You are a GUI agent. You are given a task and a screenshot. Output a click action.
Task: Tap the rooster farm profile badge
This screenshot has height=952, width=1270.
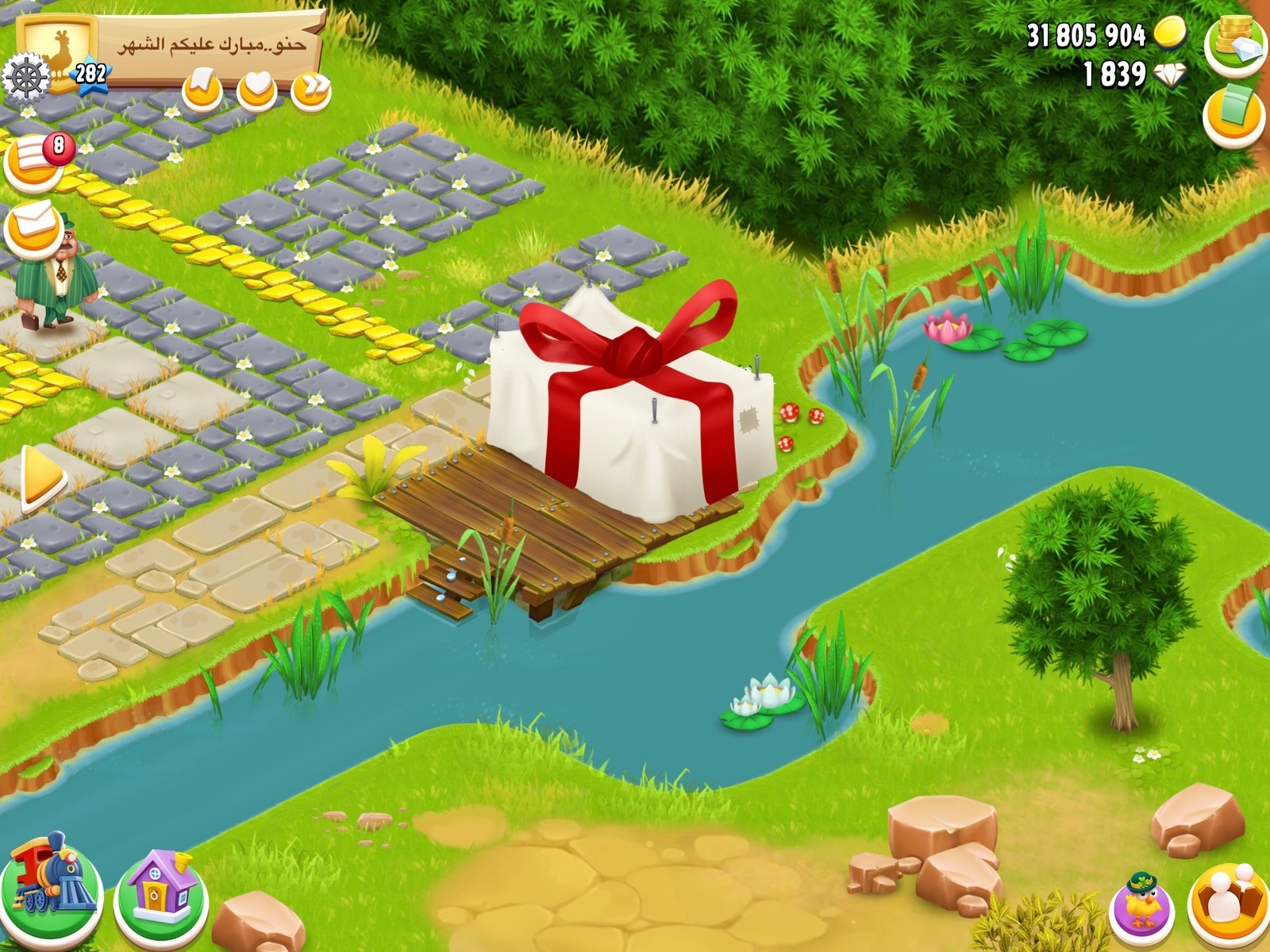59,48
